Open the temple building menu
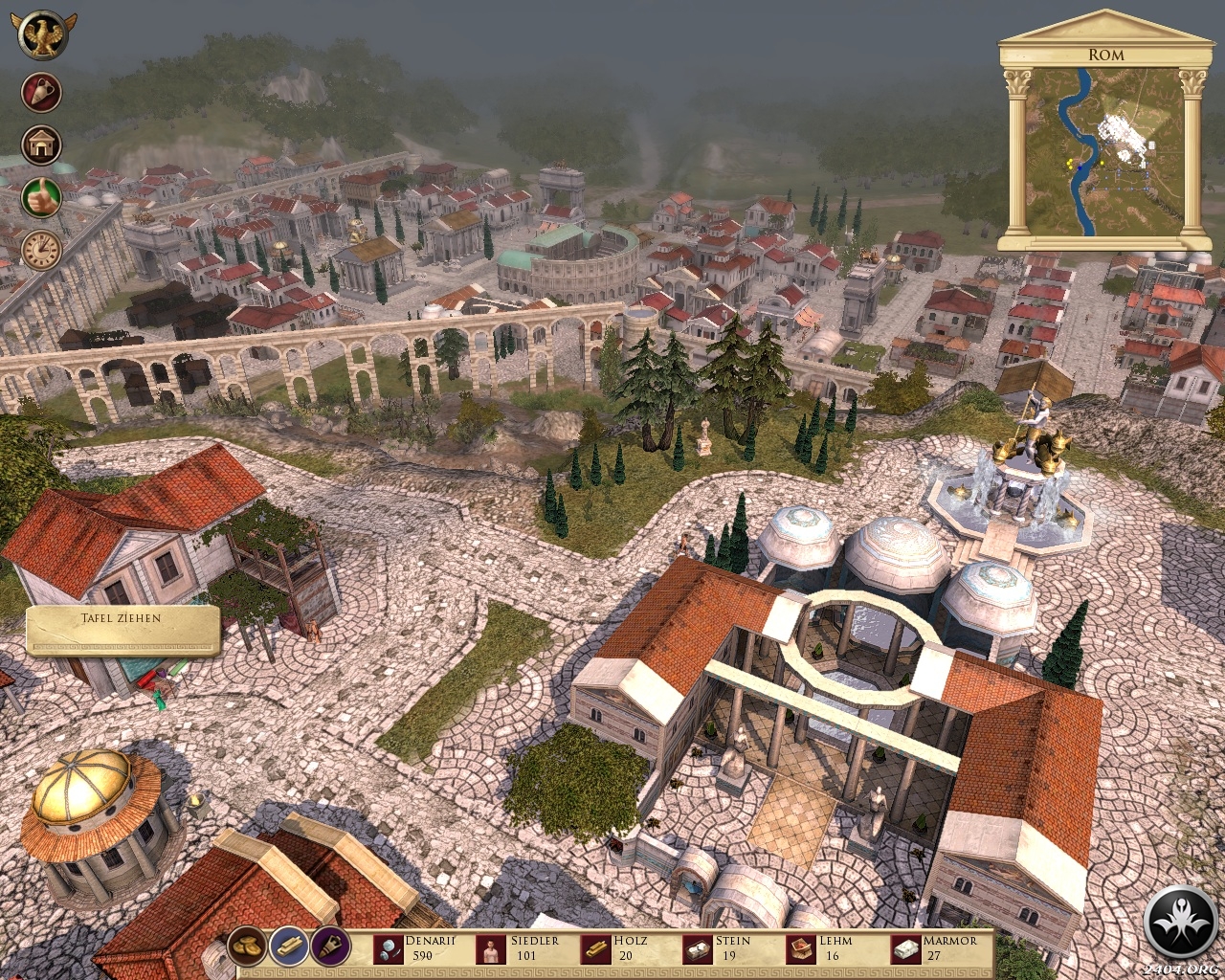Image resolution: width=1225 pixels, height=980 pixels. click(x=42, y=145)
